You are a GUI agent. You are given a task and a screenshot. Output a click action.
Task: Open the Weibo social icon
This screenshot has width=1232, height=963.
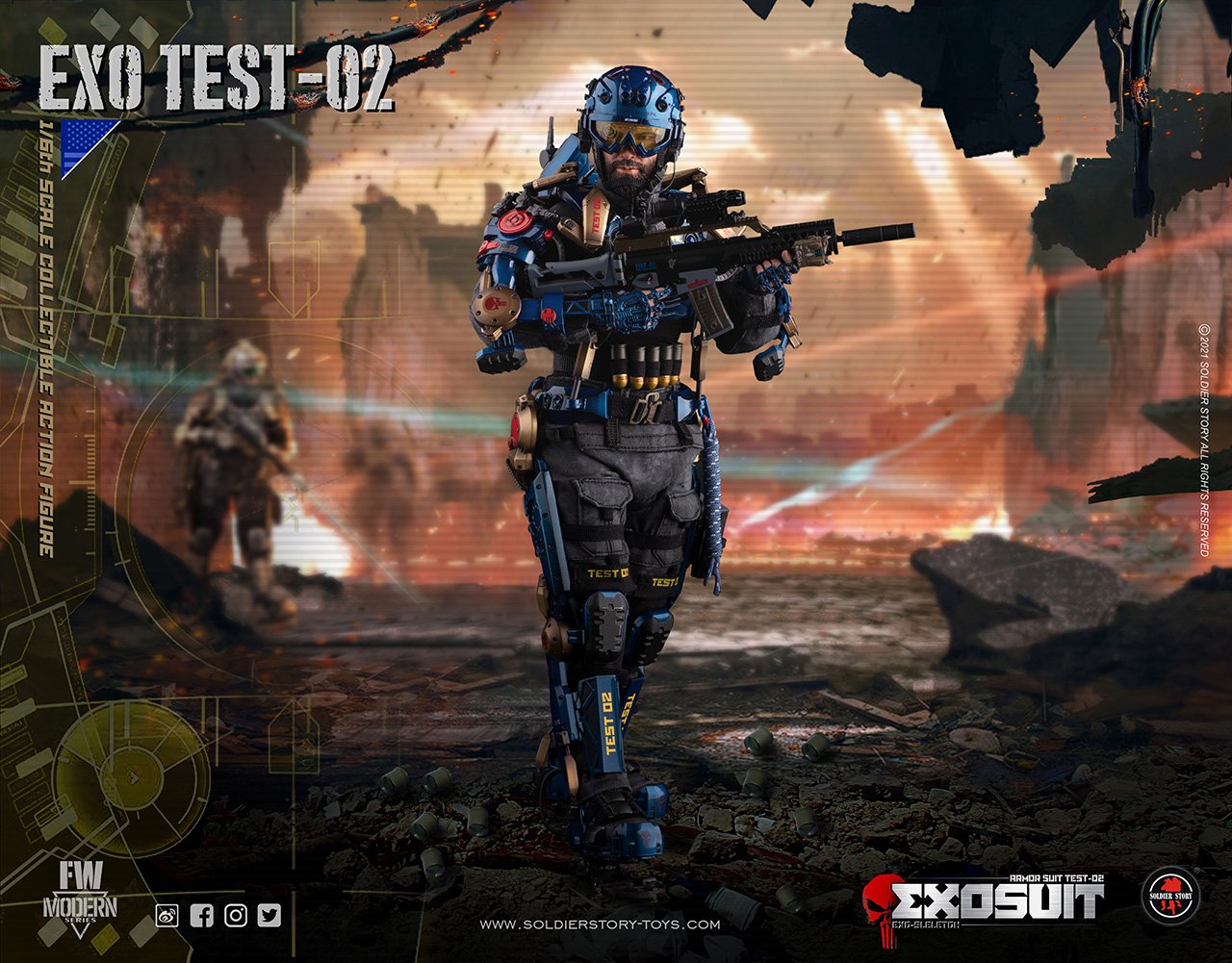[167, 915]
